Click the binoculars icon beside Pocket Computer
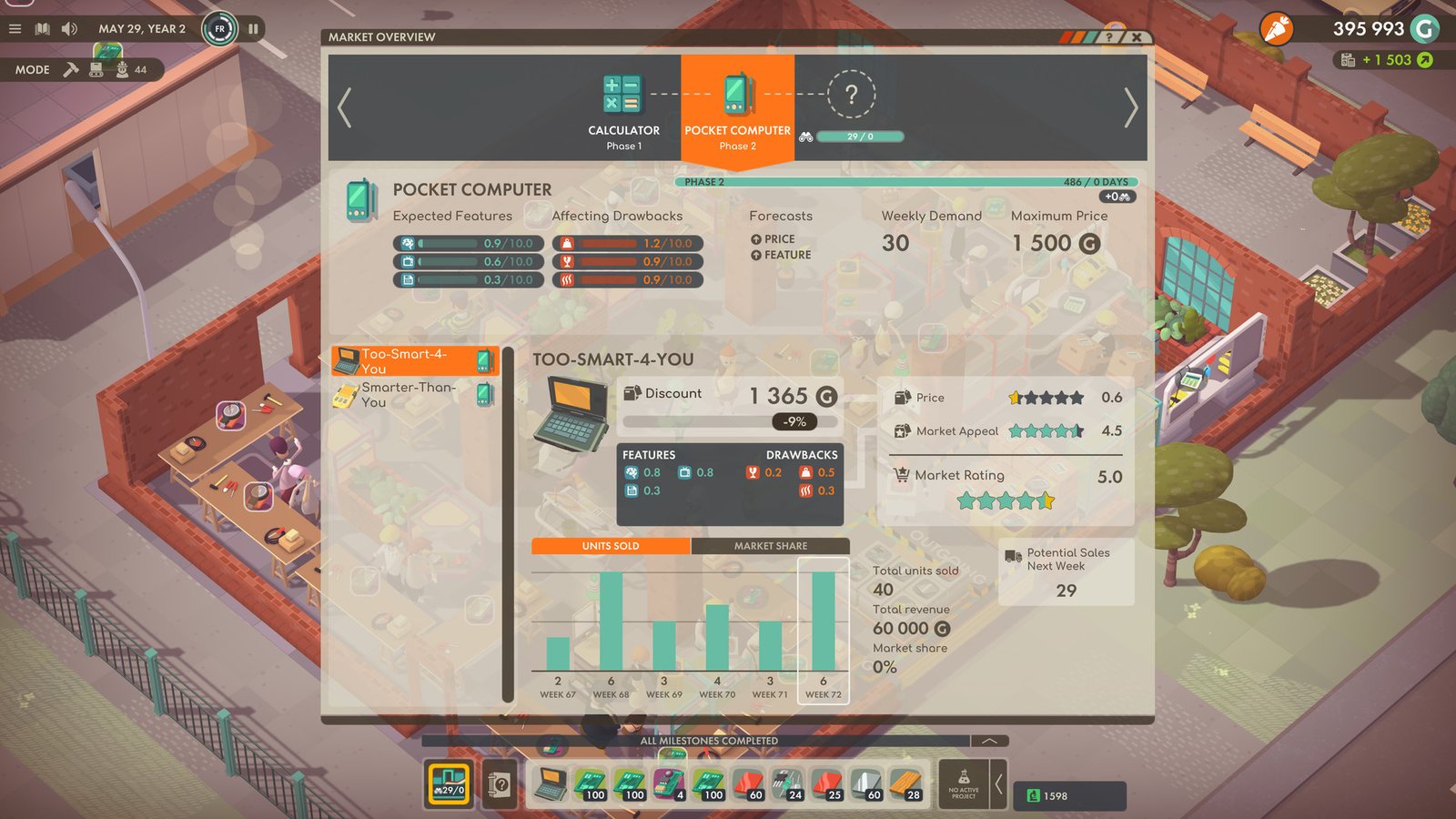Screen dimensions: 1456x819 coord(806,136)
